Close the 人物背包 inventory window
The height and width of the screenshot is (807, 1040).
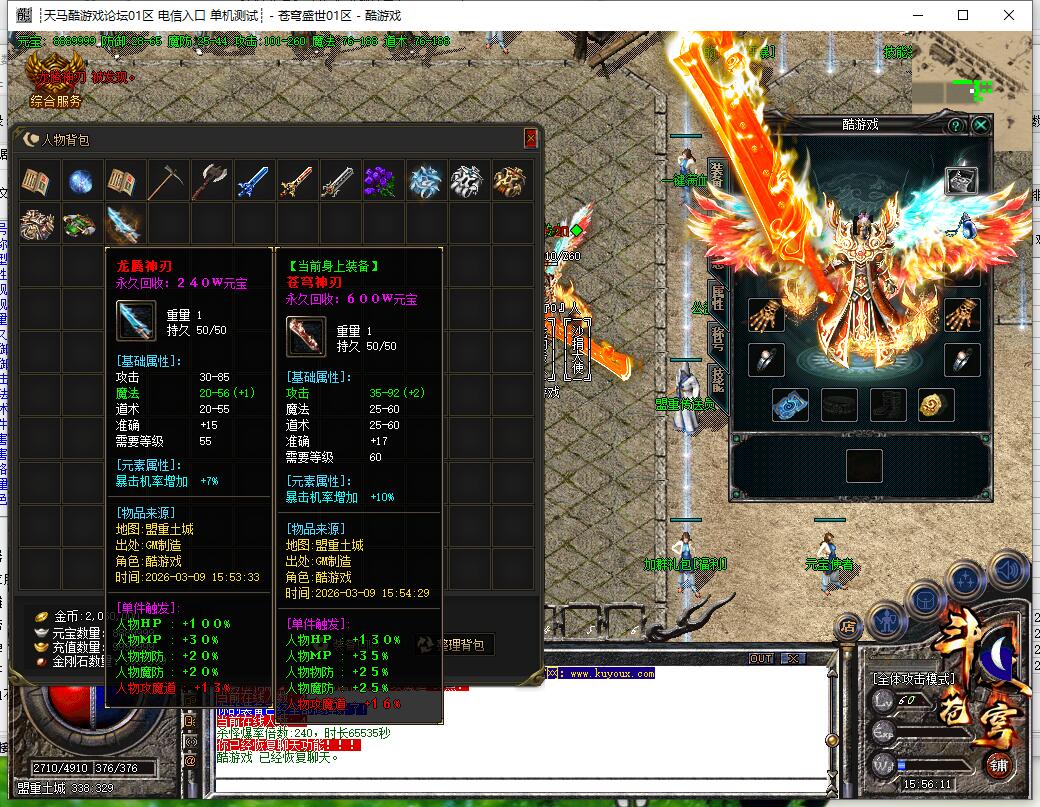click(x=530, y=139)
